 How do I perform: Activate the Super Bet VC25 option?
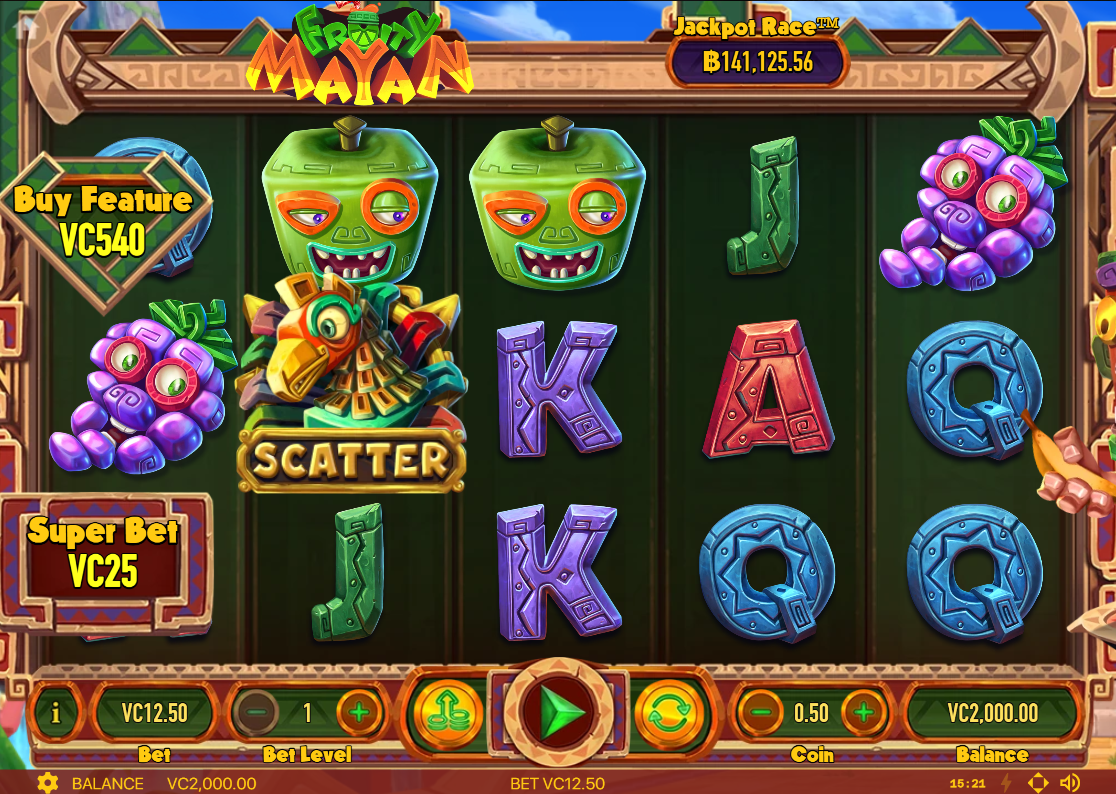tap(104, 552)
